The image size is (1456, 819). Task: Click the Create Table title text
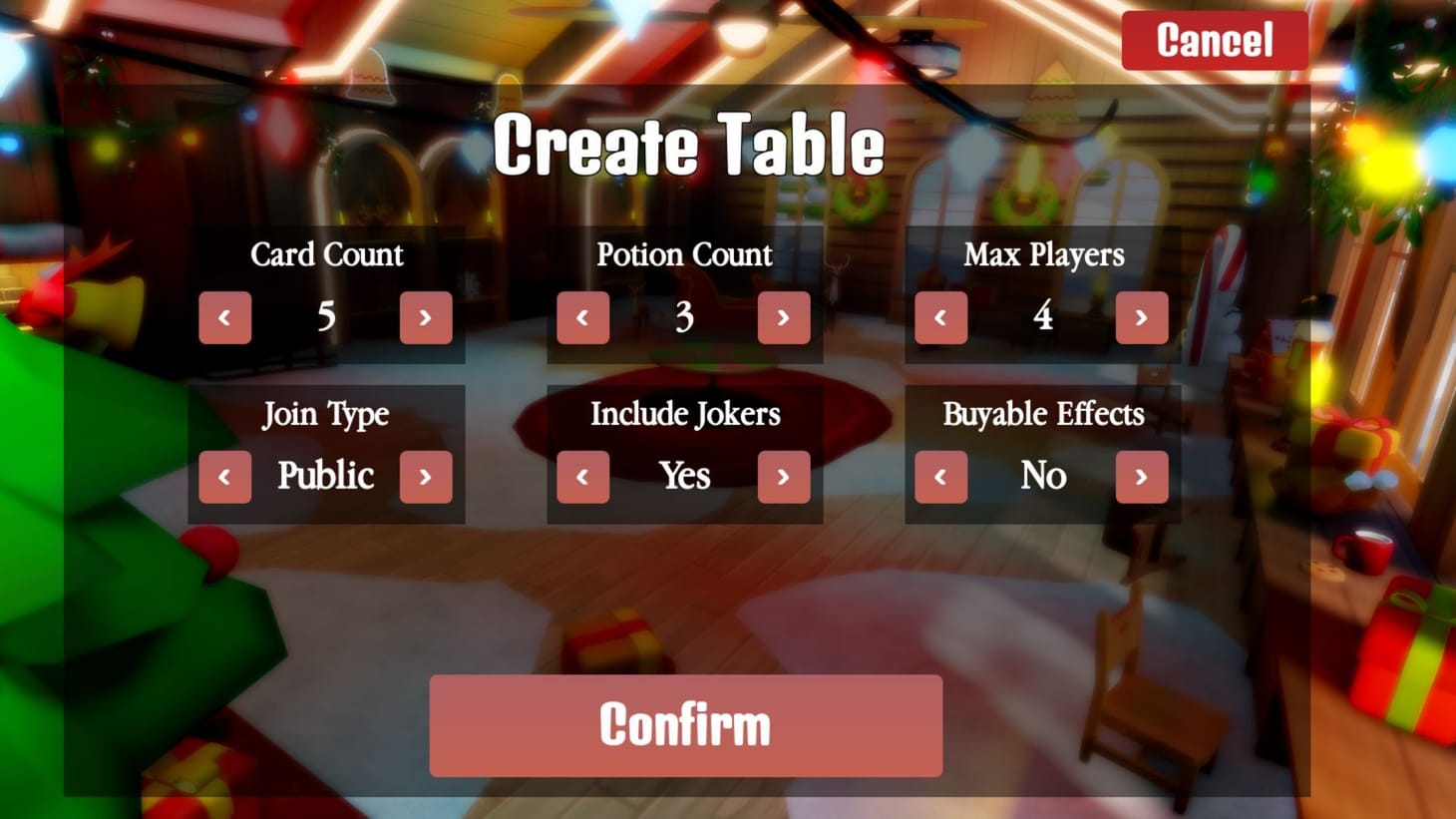[690, 145]
